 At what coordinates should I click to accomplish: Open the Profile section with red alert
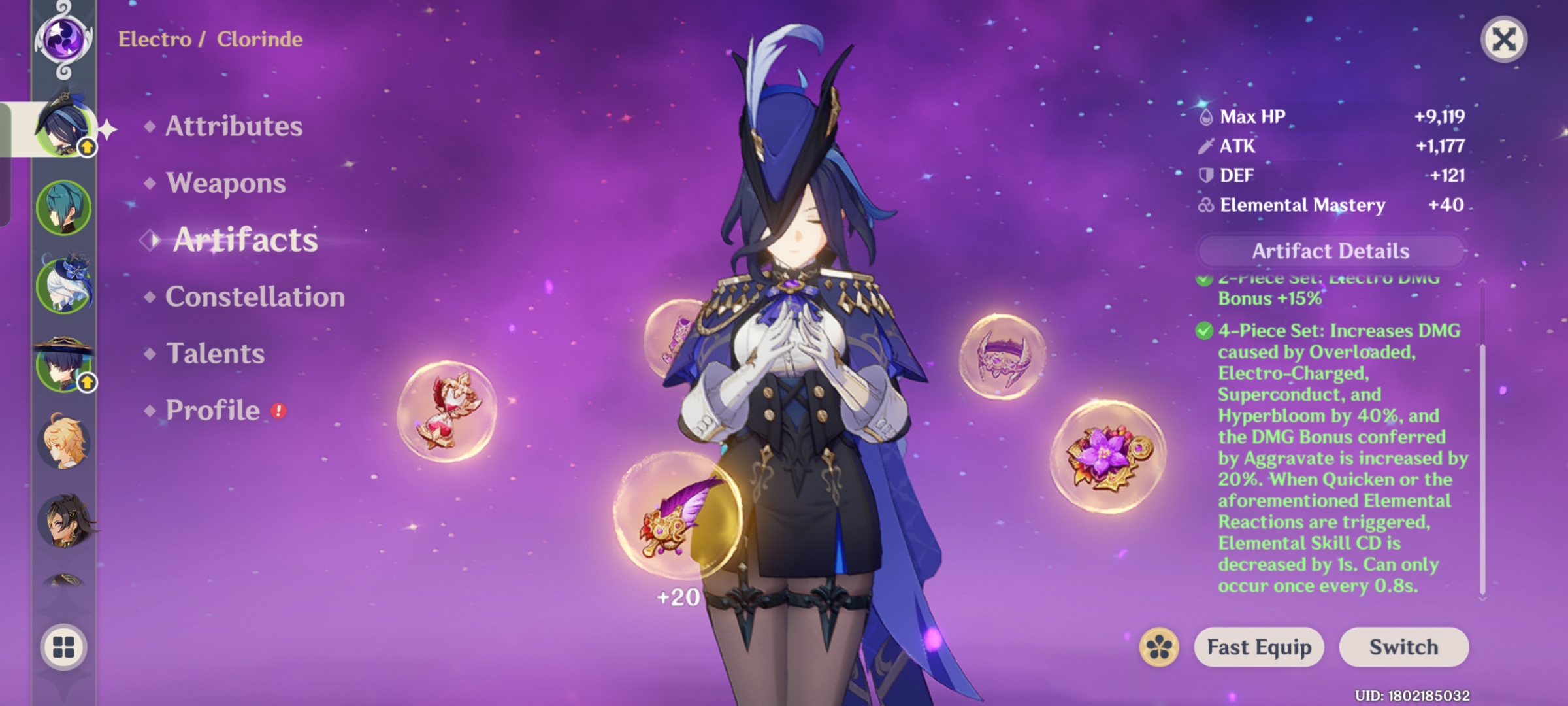point(212,411)
